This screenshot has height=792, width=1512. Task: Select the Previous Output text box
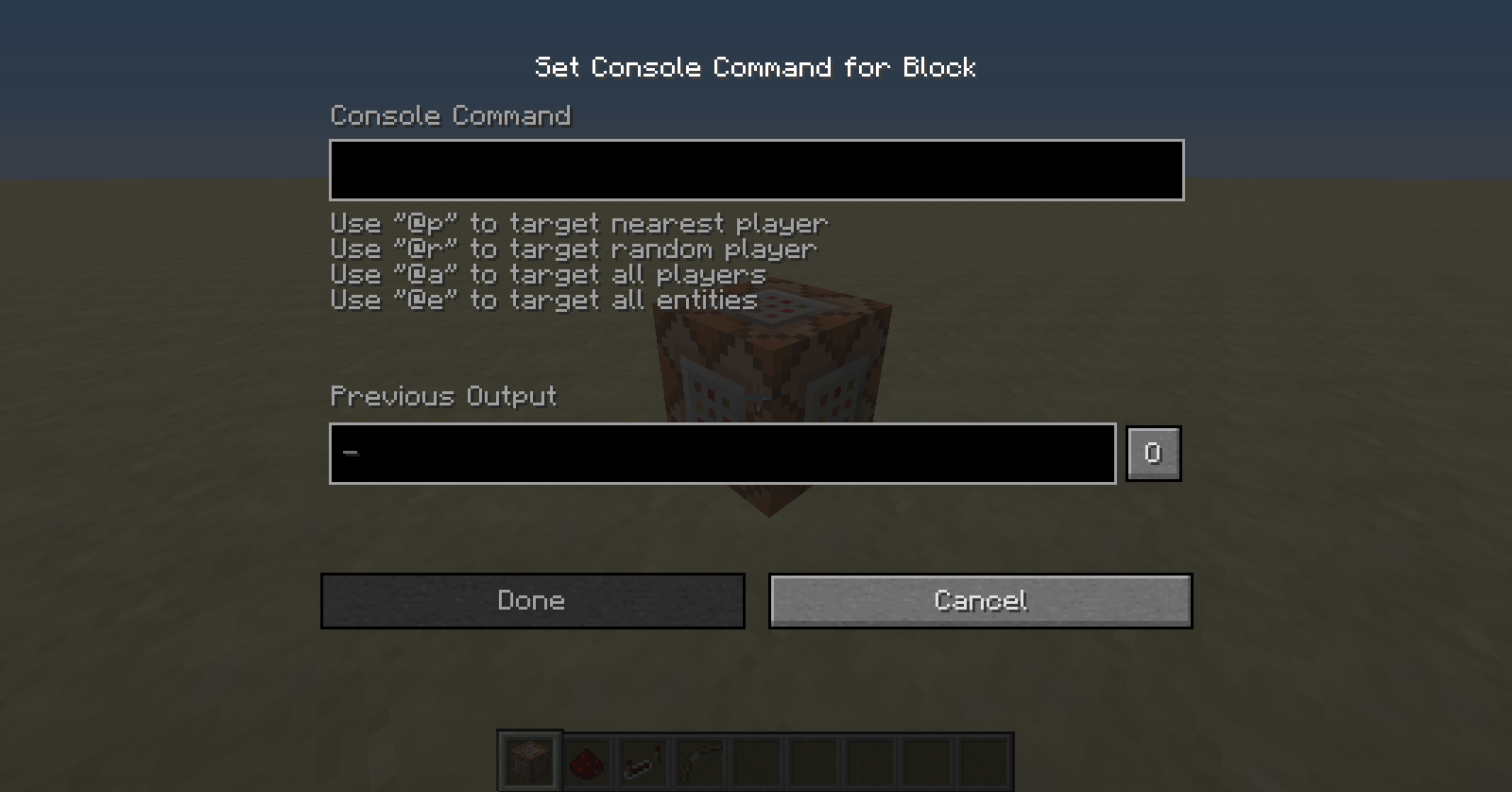722,454
